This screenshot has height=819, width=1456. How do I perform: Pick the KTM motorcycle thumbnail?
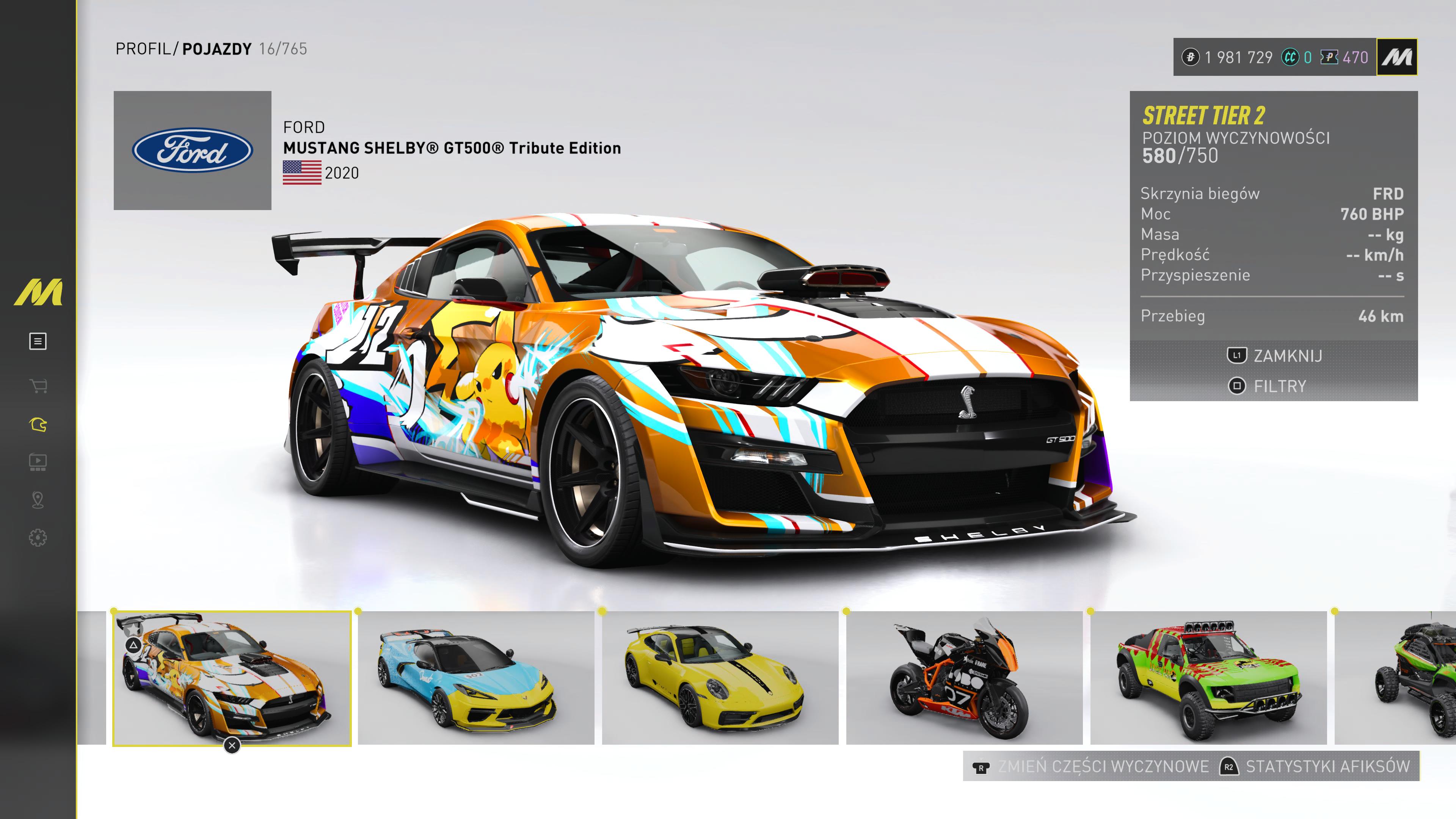[964, 678]
